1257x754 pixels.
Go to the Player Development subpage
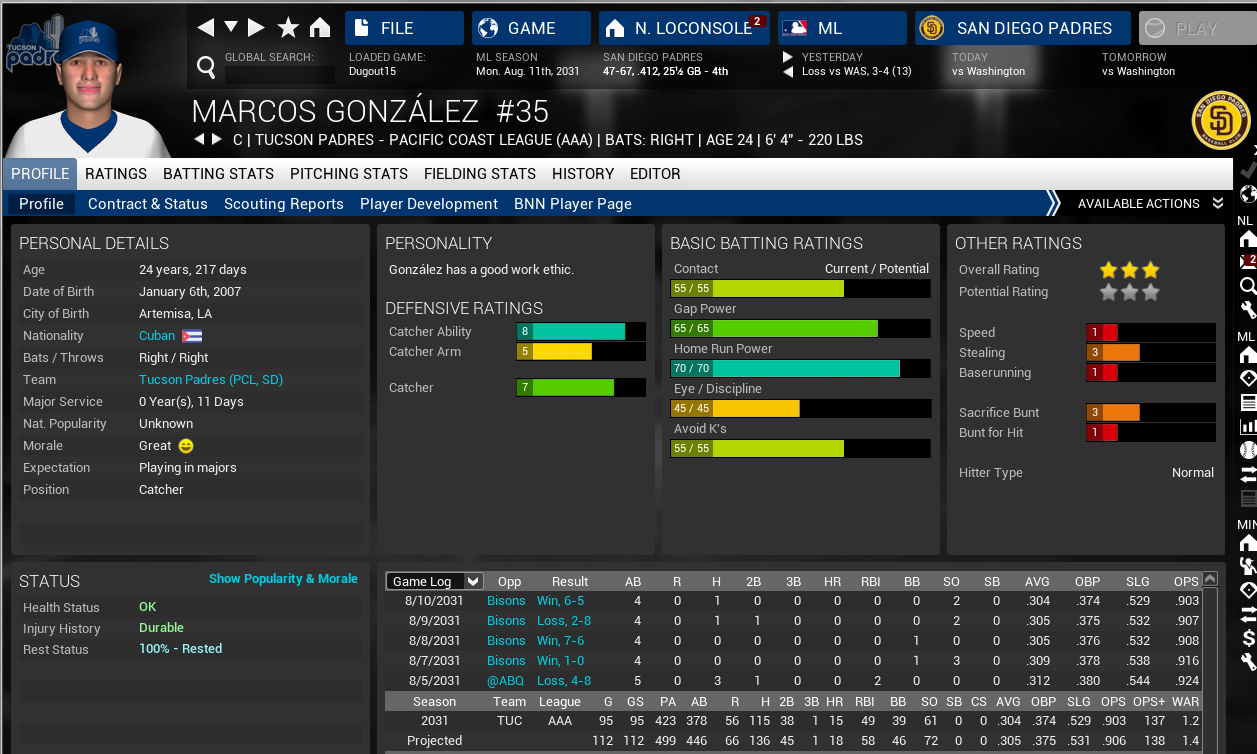point(429,204)
